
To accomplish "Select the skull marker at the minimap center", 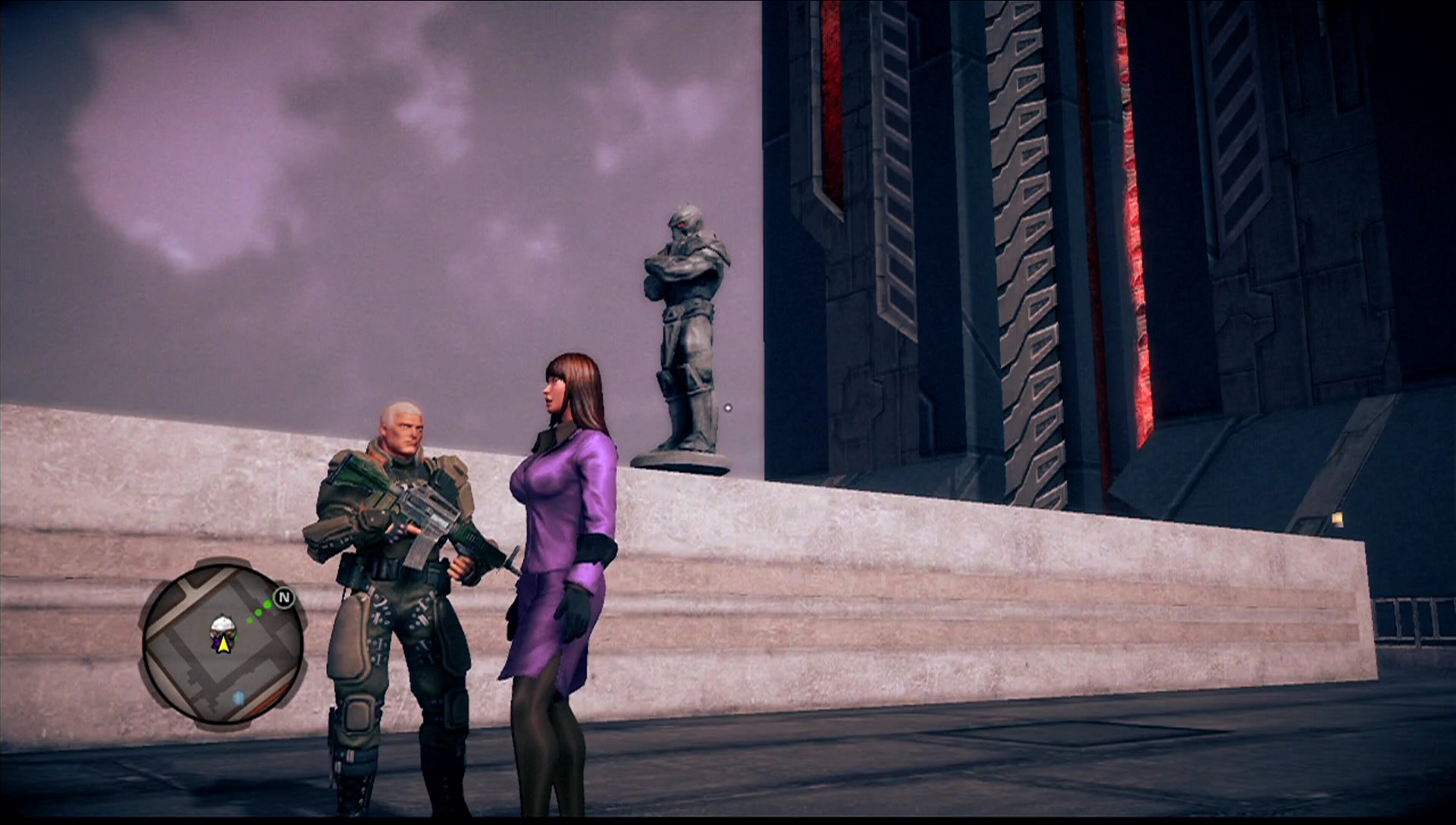I will click(222, 627).
